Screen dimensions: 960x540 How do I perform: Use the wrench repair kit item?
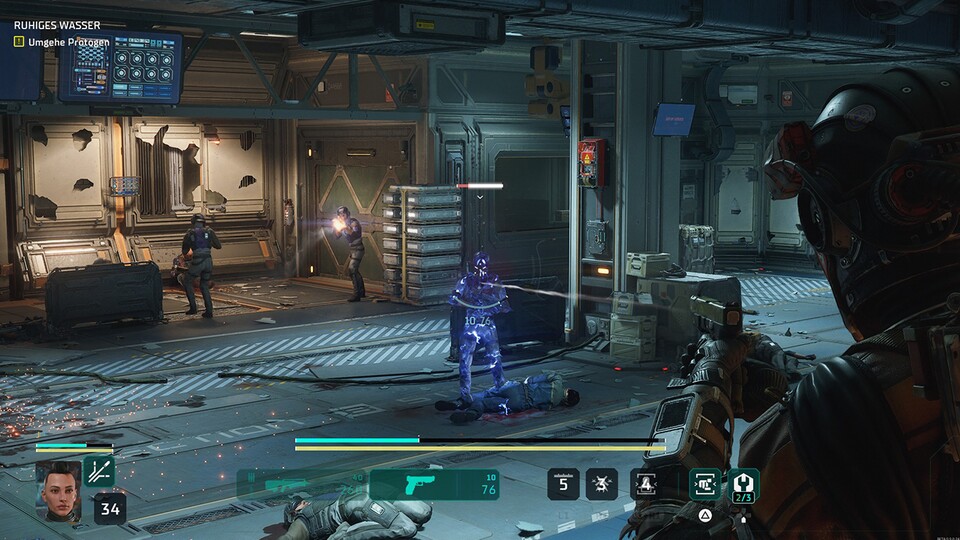[x=744, y=485]
